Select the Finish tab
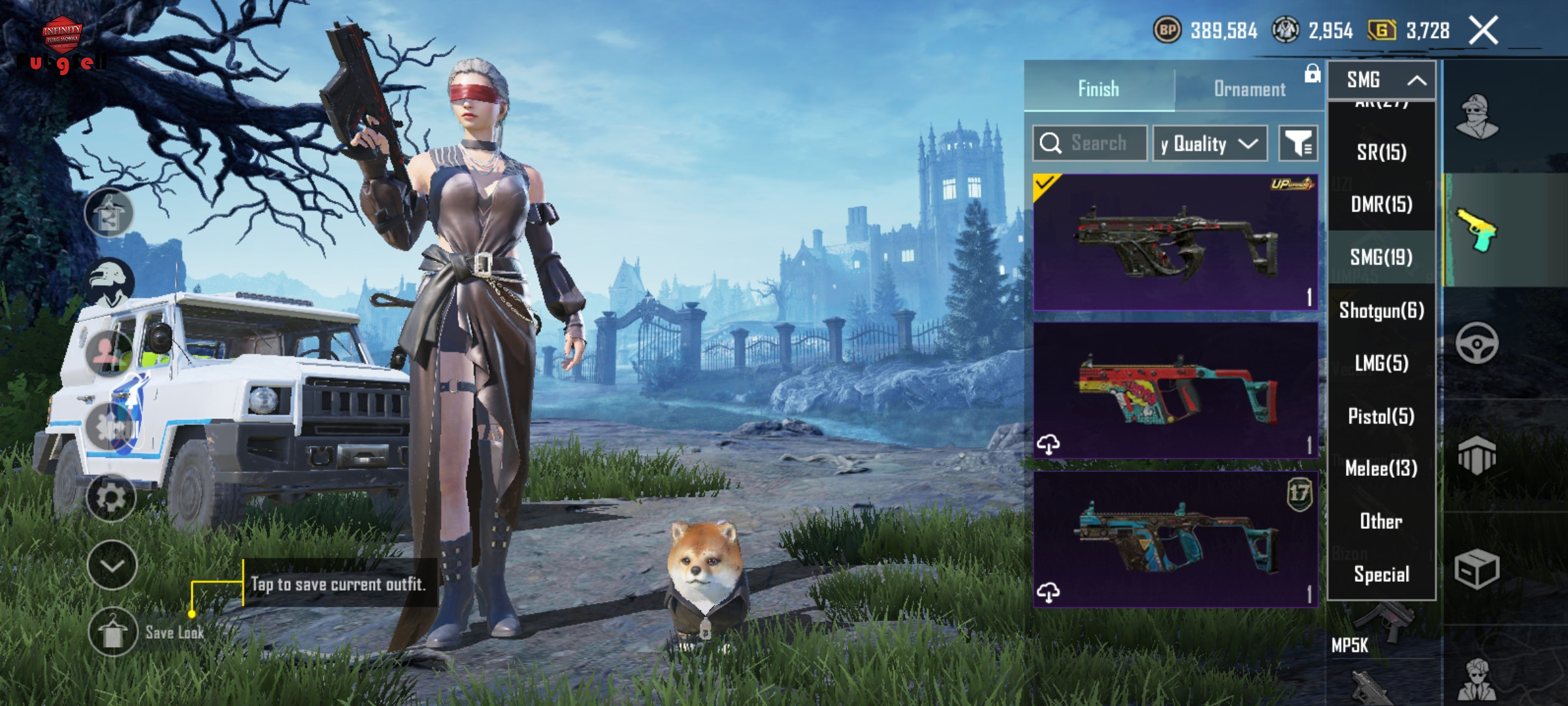Viewport: 1568px width, 706px height. pos(1098,89)
